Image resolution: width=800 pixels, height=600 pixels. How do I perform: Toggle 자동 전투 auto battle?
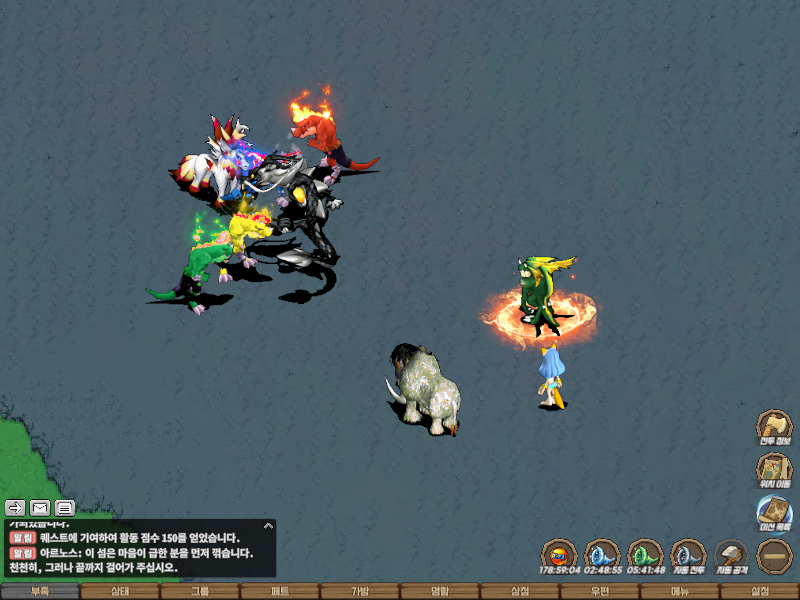click(x=687, y=556)
